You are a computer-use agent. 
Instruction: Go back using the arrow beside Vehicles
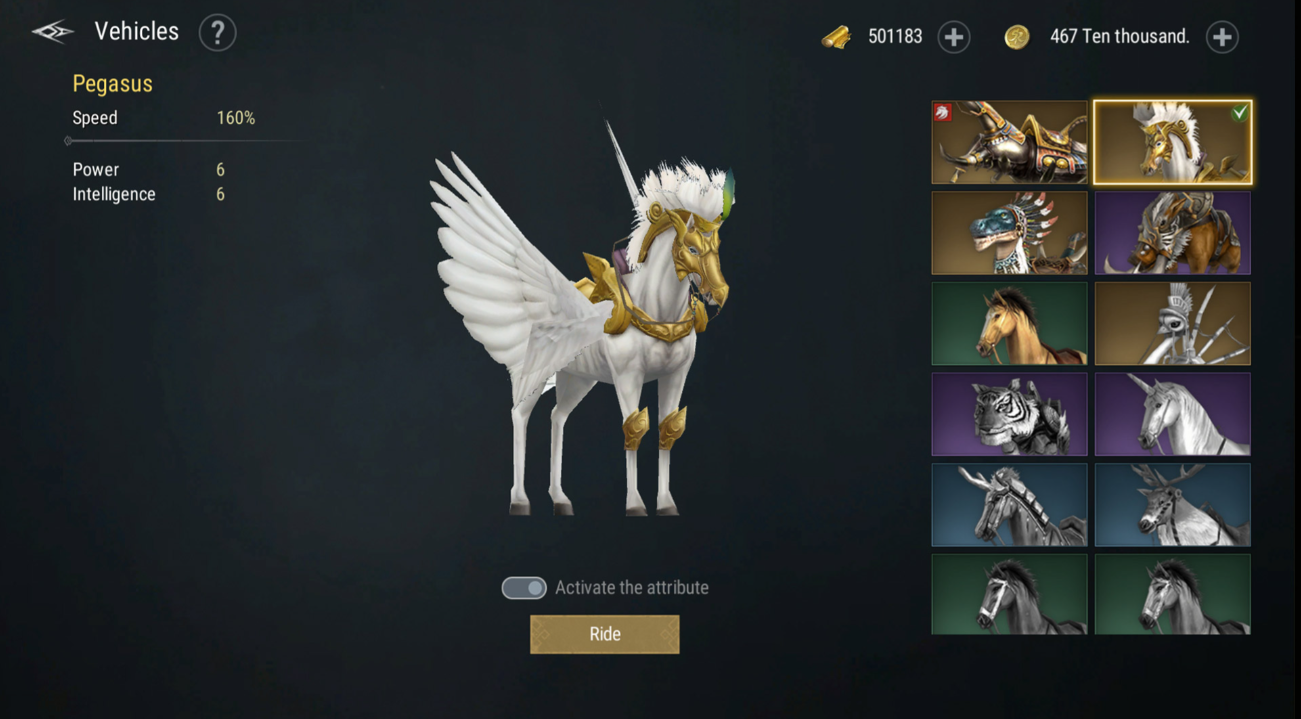tap(53, 32)
